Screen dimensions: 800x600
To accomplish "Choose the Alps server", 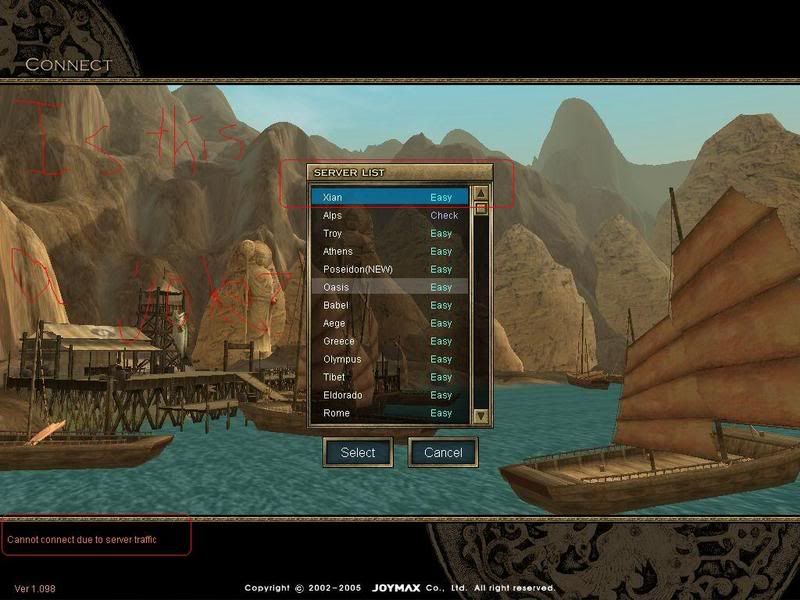I will (x=388, y=215).
